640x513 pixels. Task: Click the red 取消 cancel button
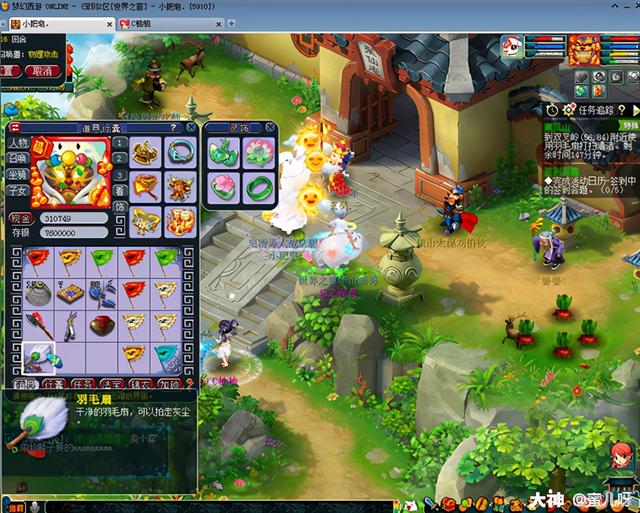tap(41, 71)
